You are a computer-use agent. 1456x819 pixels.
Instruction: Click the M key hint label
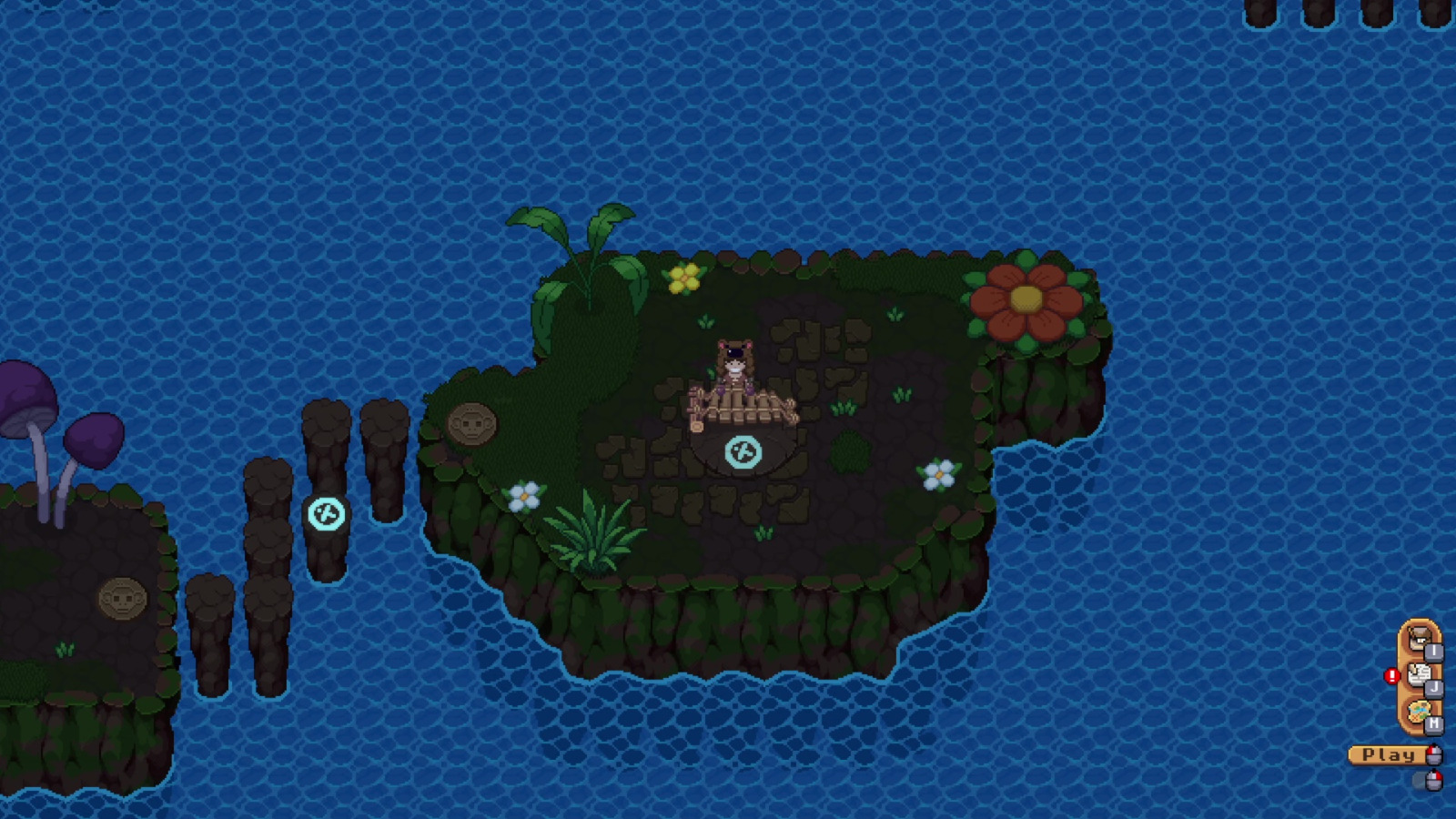click(1436, 723)
